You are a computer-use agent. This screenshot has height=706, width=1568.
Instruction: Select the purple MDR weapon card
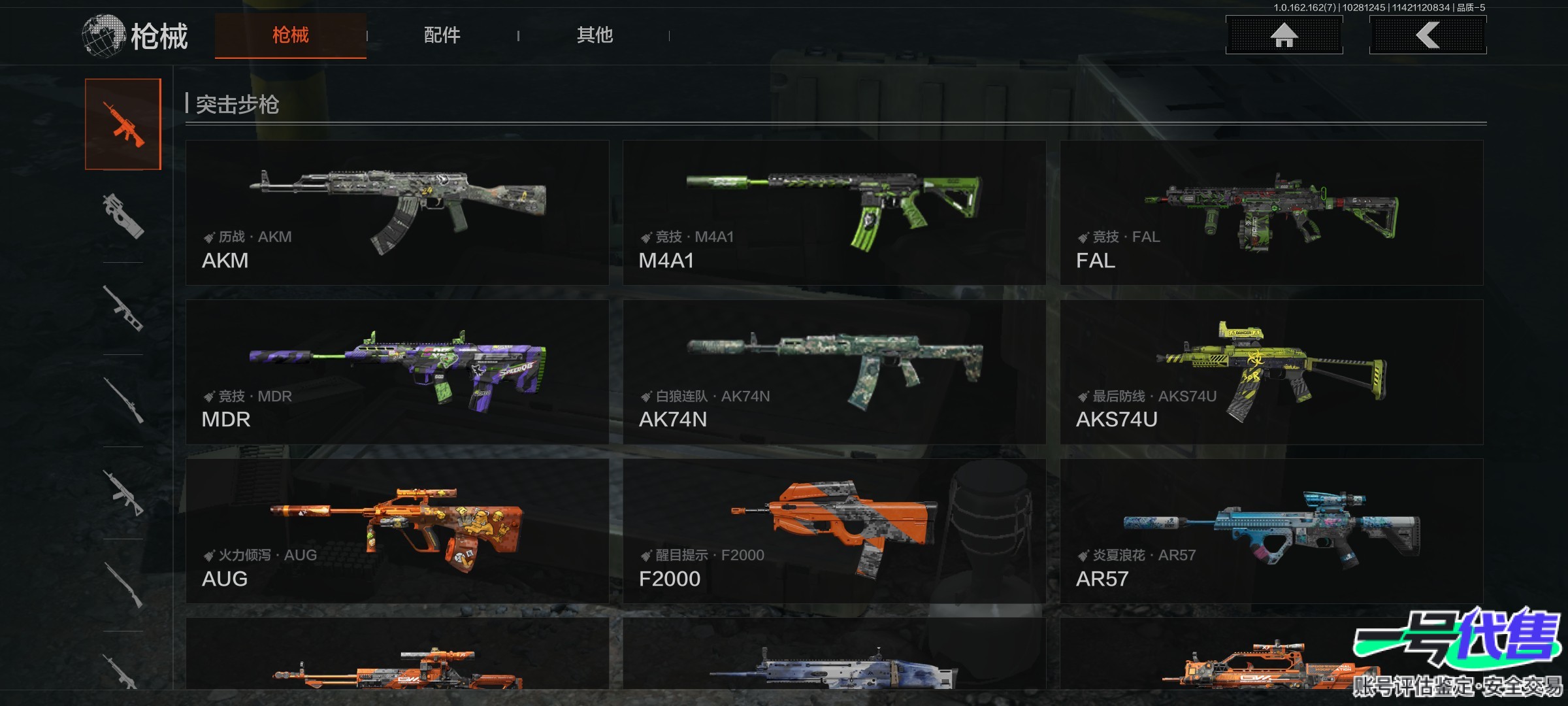click(x=397, y=372)
